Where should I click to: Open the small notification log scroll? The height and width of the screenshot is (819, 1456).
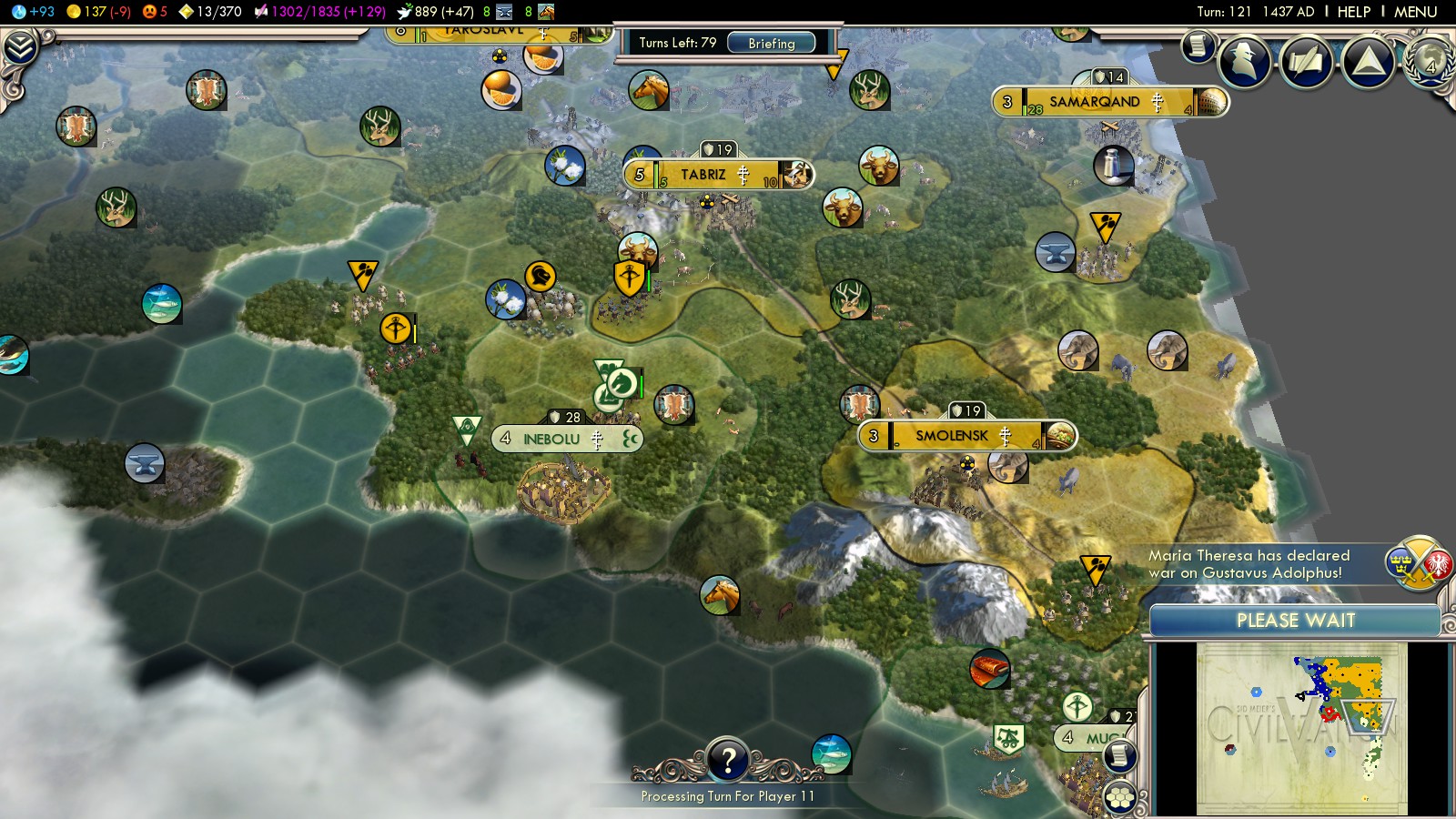point(1198,45)
